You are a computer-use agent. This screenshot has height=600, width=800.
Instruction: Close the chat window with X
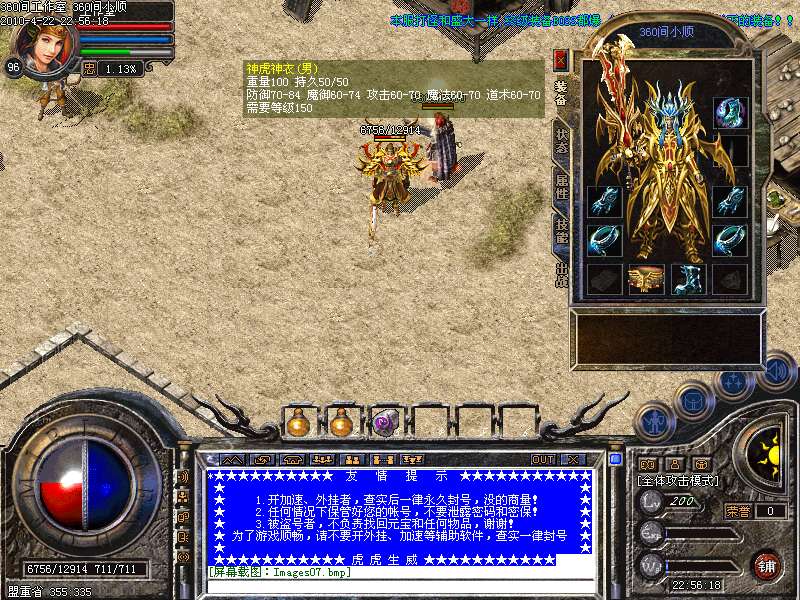click(573, 459)
